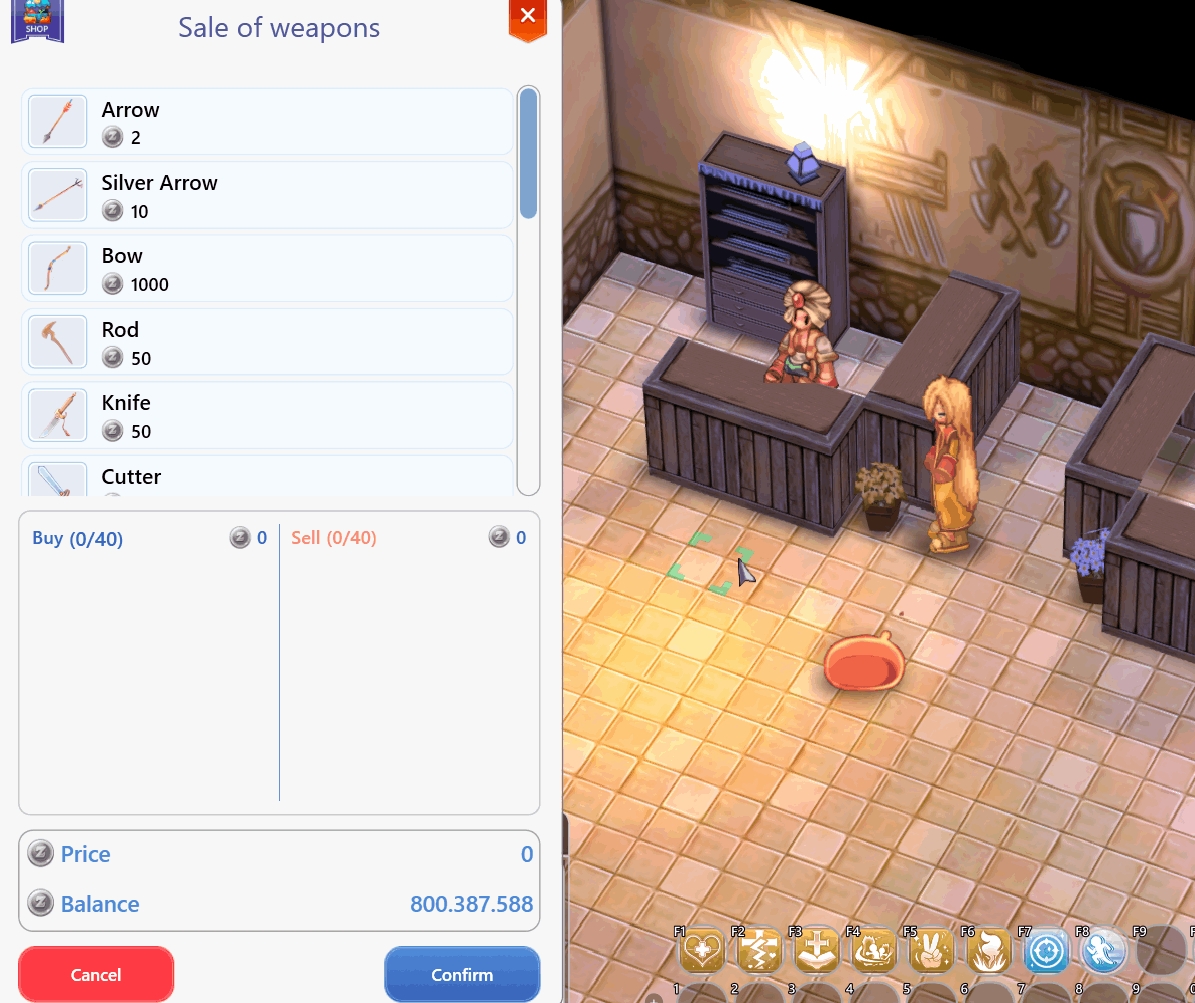
Task: Activate the blue target skill on F7
Action: pos(1046,951)
